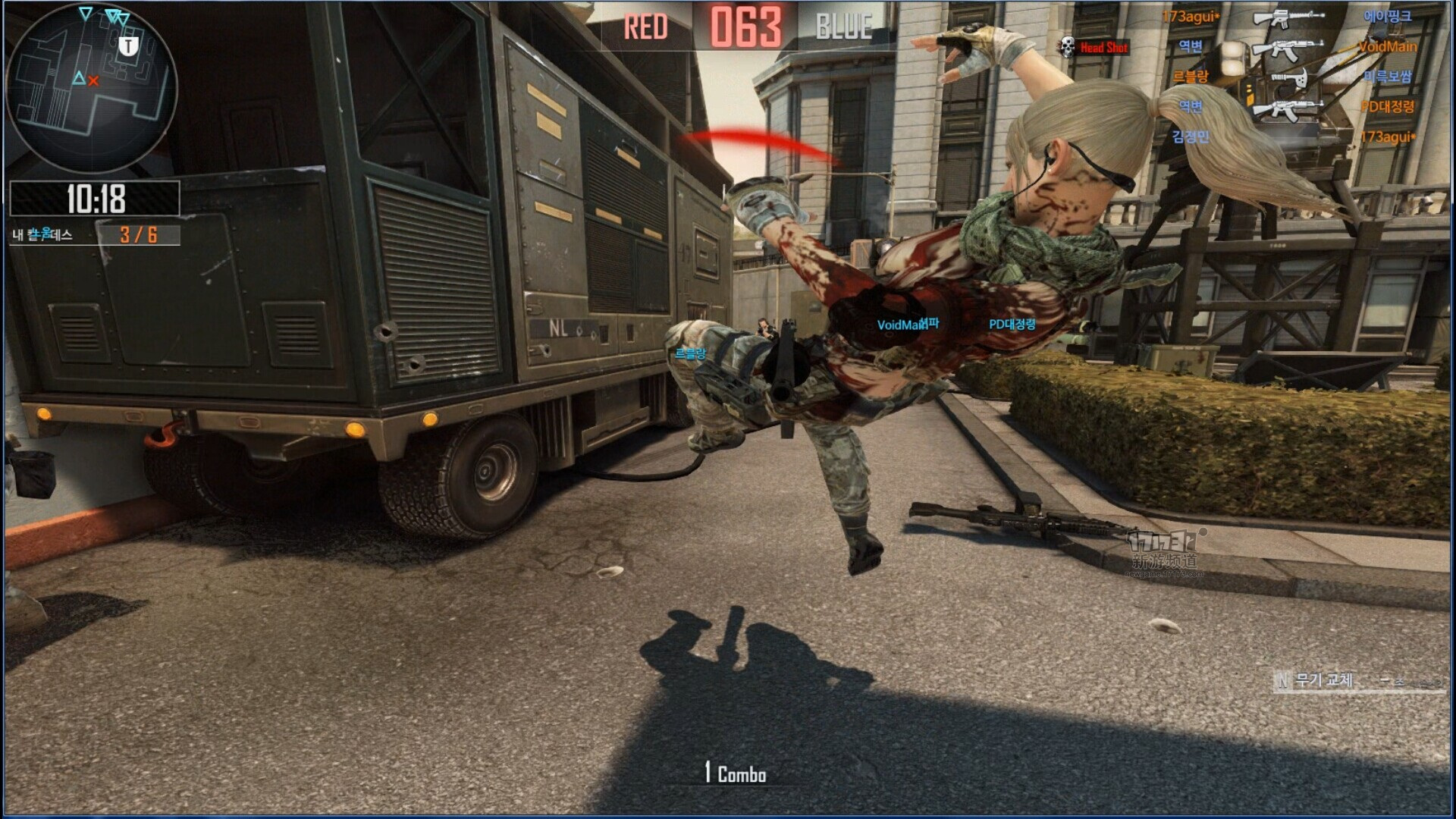
Task: Select 미륵보쌈 in the kill feed
Action: click(1387, 77)
